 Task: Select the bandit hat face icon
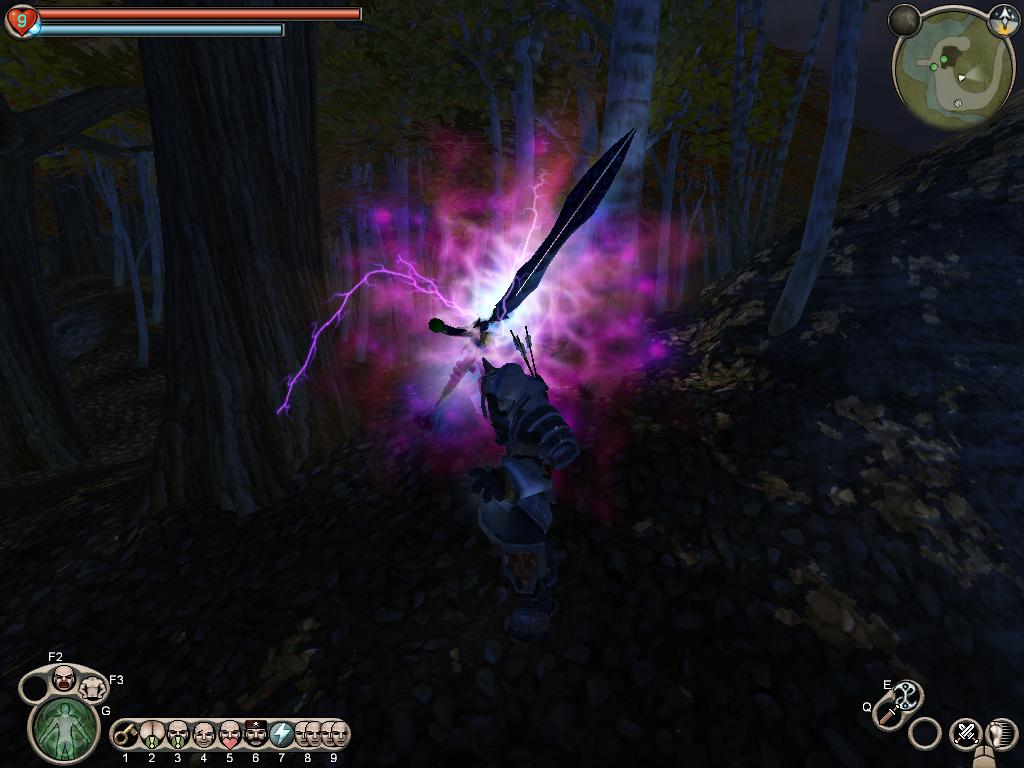[x=256, y=735]
